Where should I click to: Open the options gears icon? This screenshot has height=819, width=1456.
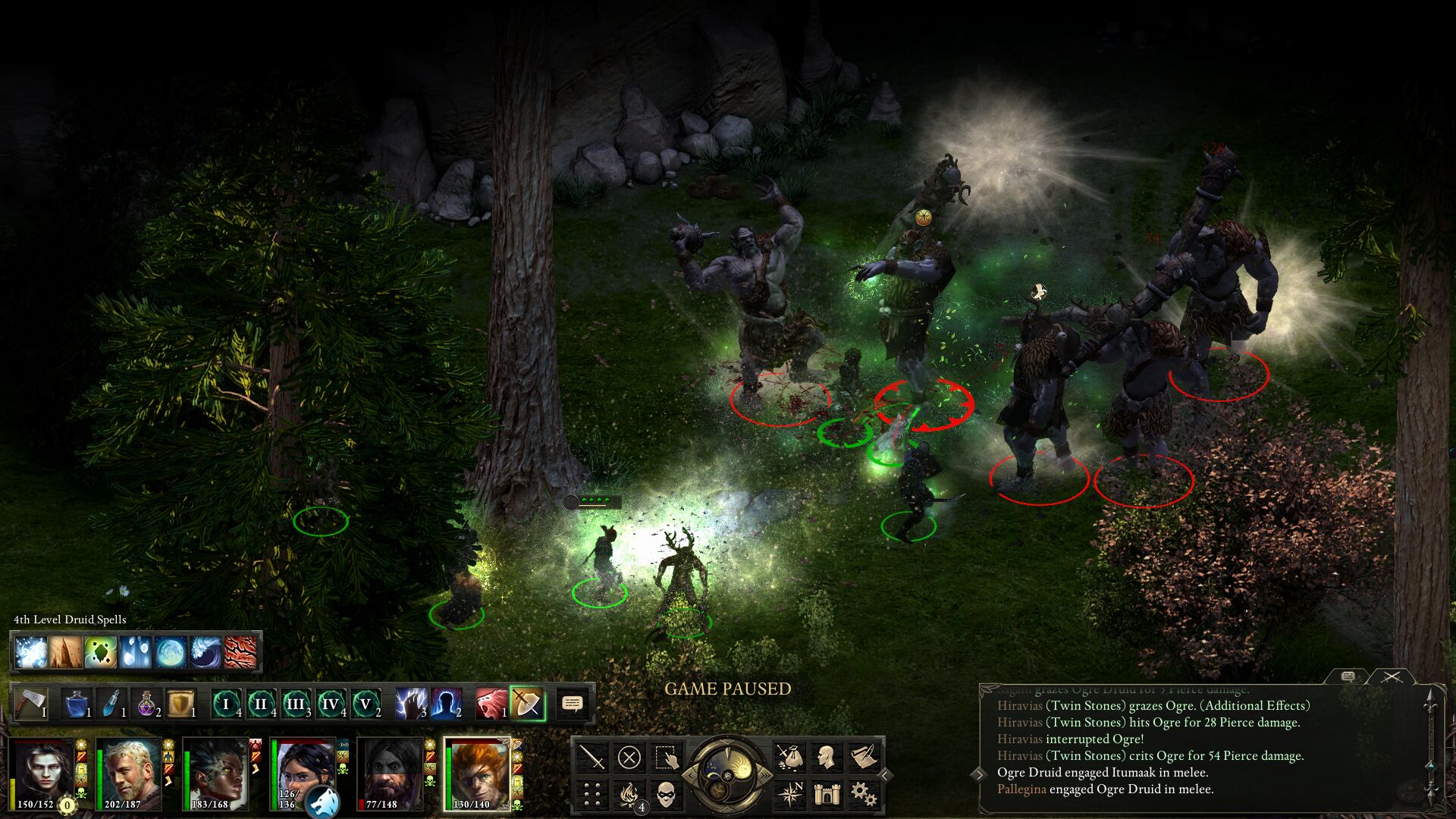[863, 794]
